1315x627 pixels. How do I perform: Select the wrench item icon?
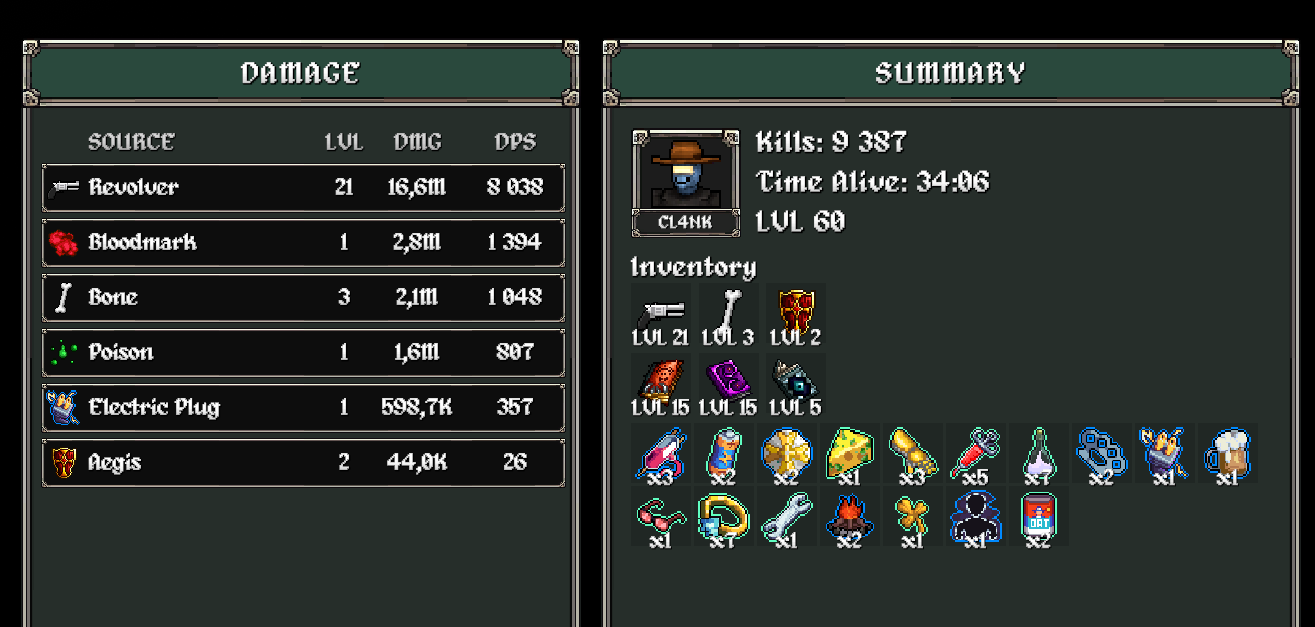coord(785,518)
